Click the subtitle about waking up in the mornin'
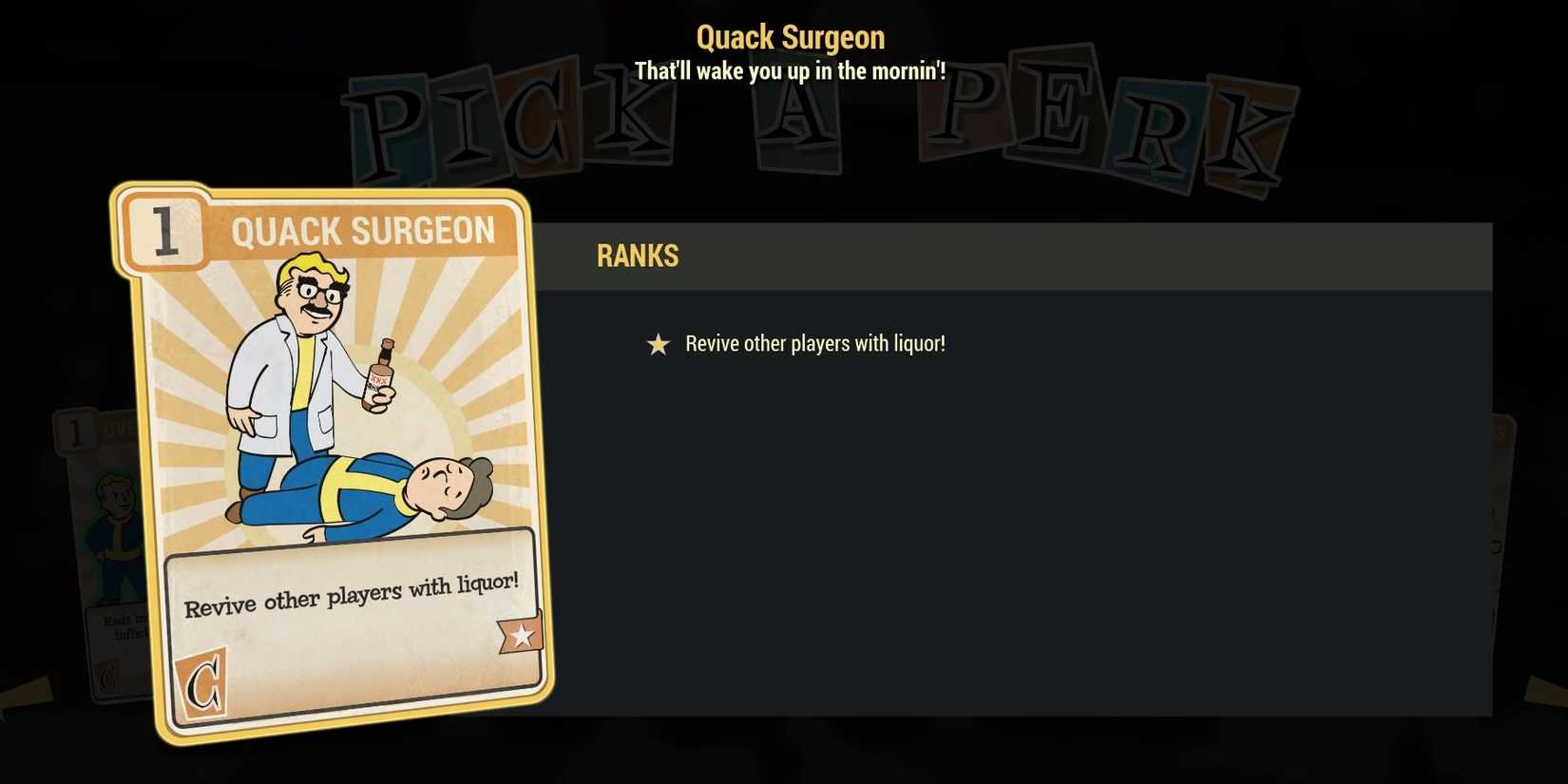 click(790, 70)
